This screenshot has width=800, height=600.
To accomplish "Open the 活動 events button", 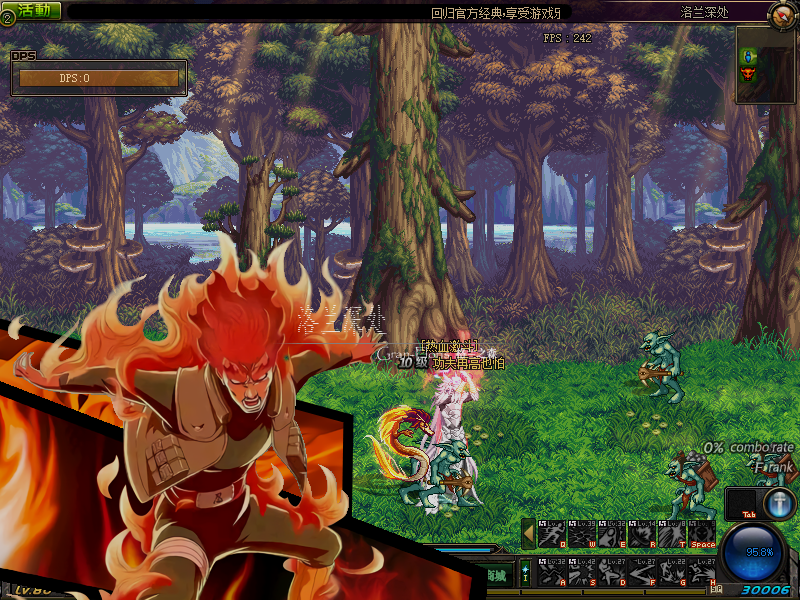I will pos(33,10).
